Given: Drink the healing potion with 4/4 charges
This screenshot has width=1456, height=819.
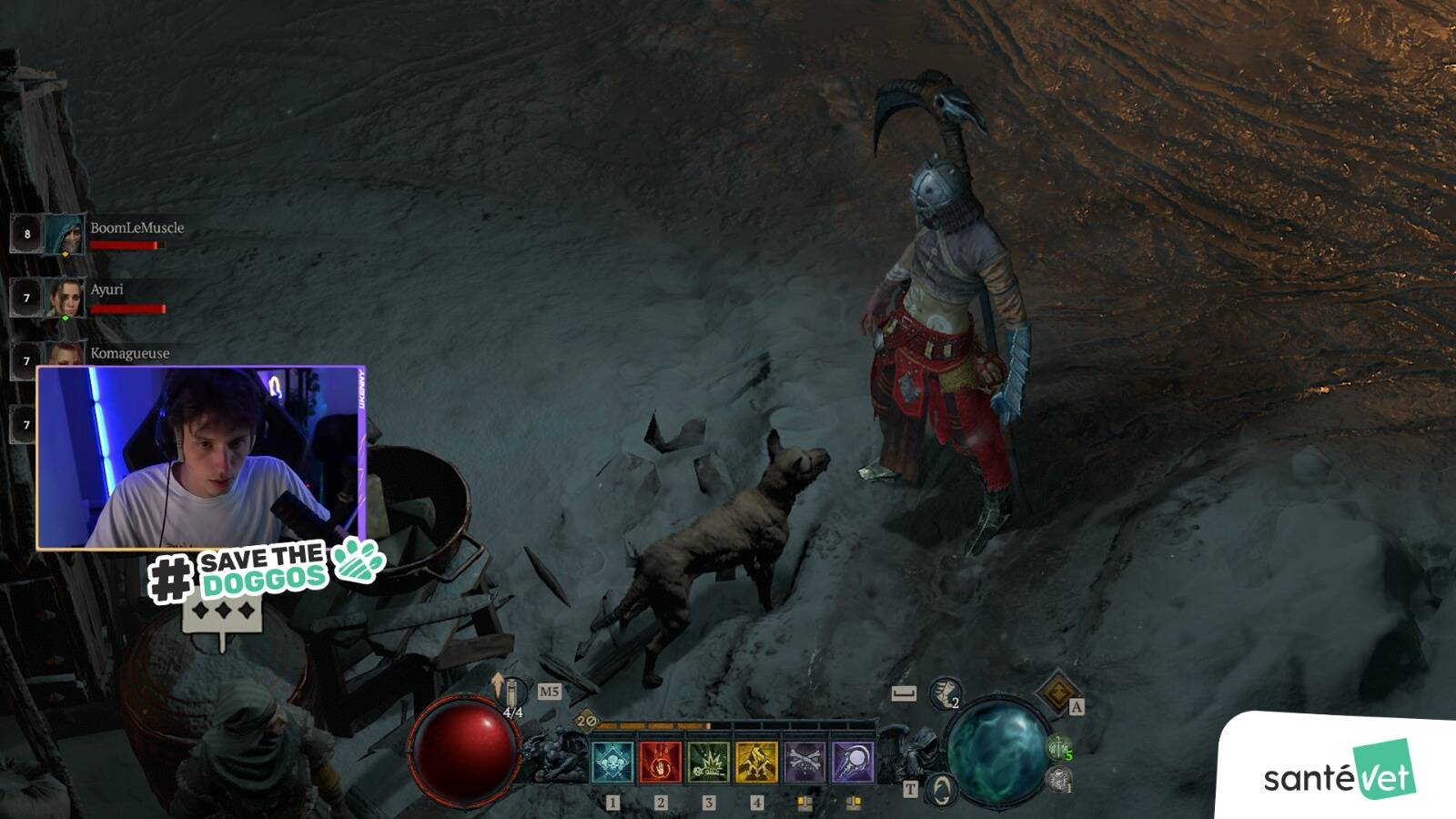Looking at the screenshot, I should click(511, 694).
